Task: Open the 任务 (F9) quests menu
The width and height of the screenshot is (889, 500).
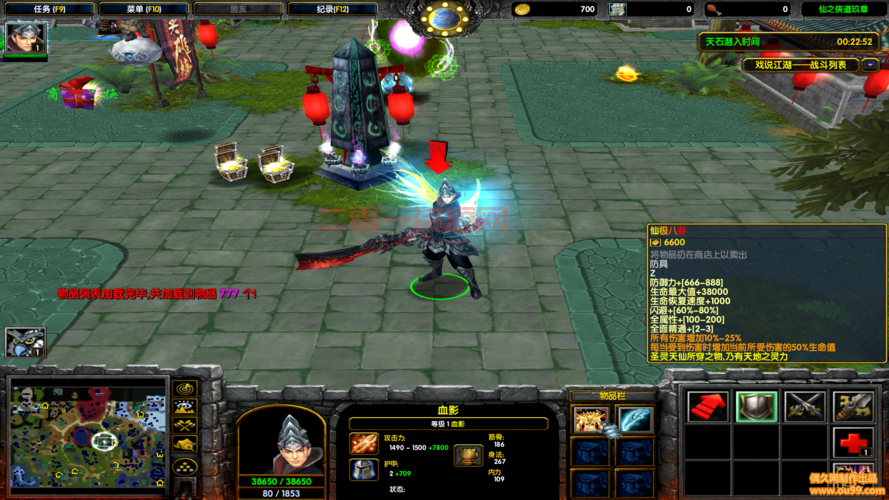Action: [49, 9]
